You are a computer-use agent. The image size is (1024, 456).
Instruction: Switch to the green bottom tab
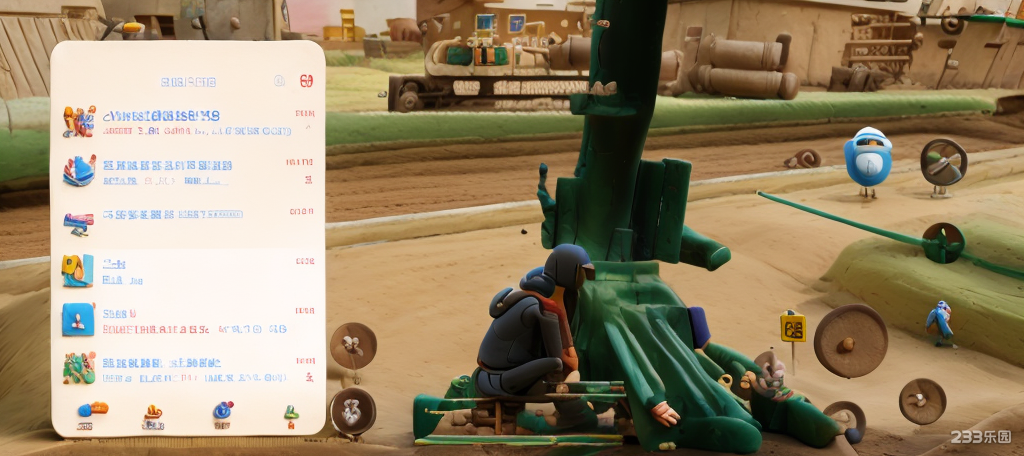290,414
